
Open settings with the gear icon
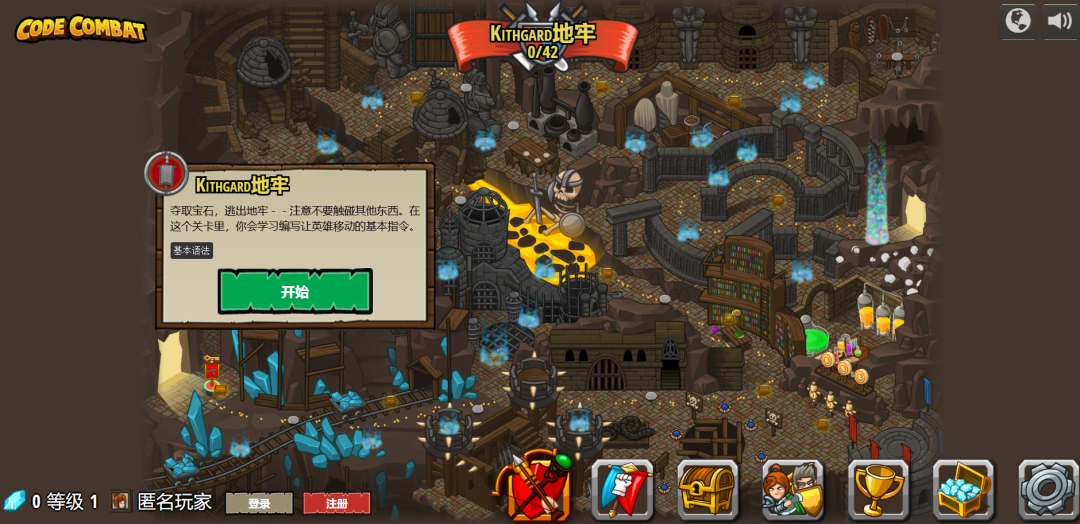tap(1048, 489)
